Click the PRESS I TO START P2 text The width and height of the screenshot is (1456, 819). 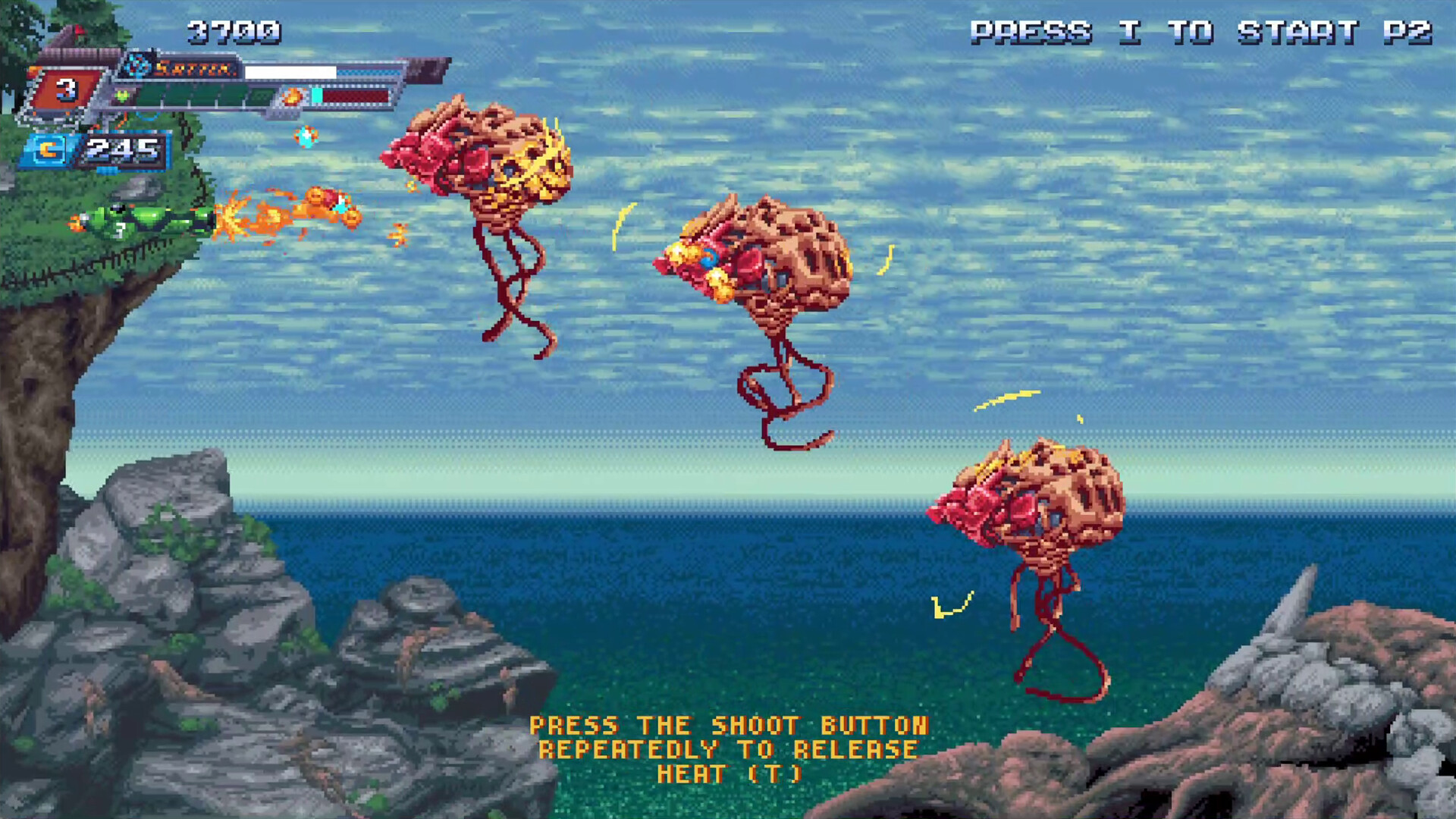(1200, 32)
